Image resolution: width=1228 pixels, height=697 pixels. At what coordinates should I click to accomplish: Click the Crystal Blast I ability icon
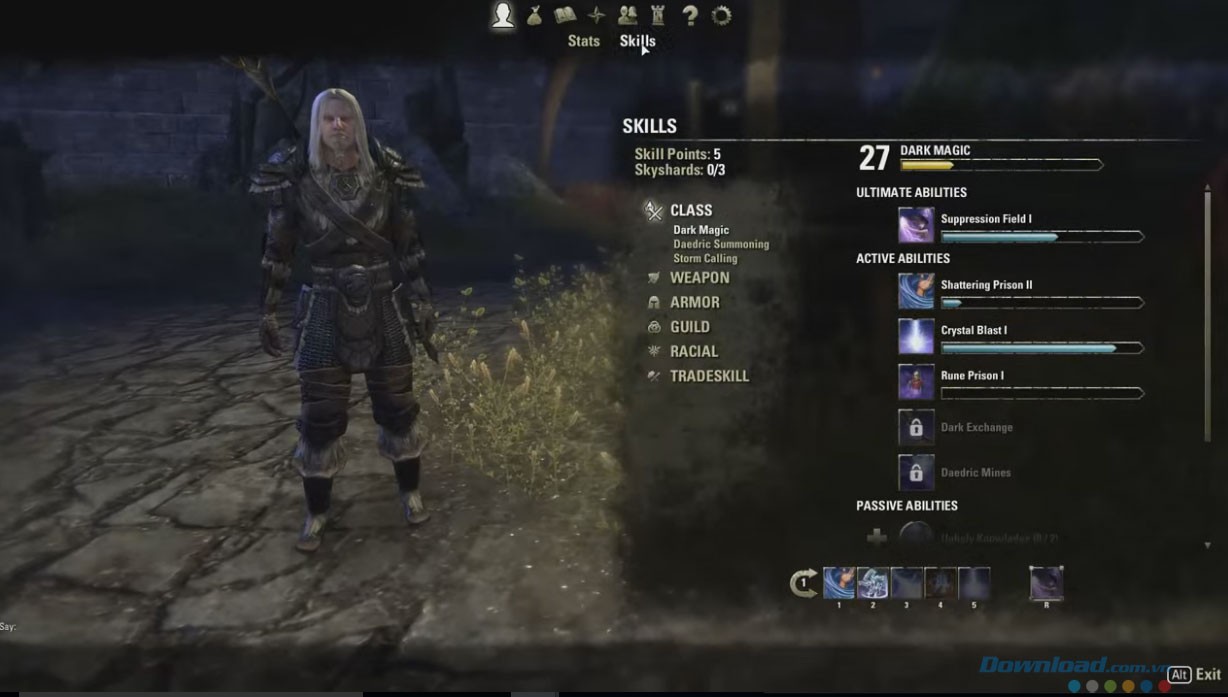(916, 337)
